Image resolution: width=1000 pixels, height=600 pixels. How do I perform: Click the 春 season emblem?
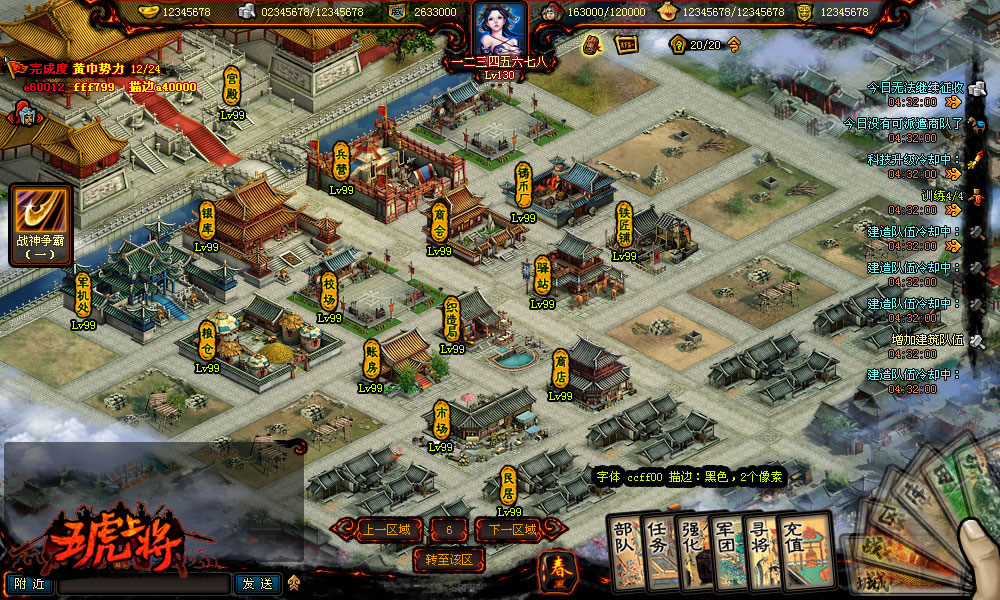click(556, 568)
